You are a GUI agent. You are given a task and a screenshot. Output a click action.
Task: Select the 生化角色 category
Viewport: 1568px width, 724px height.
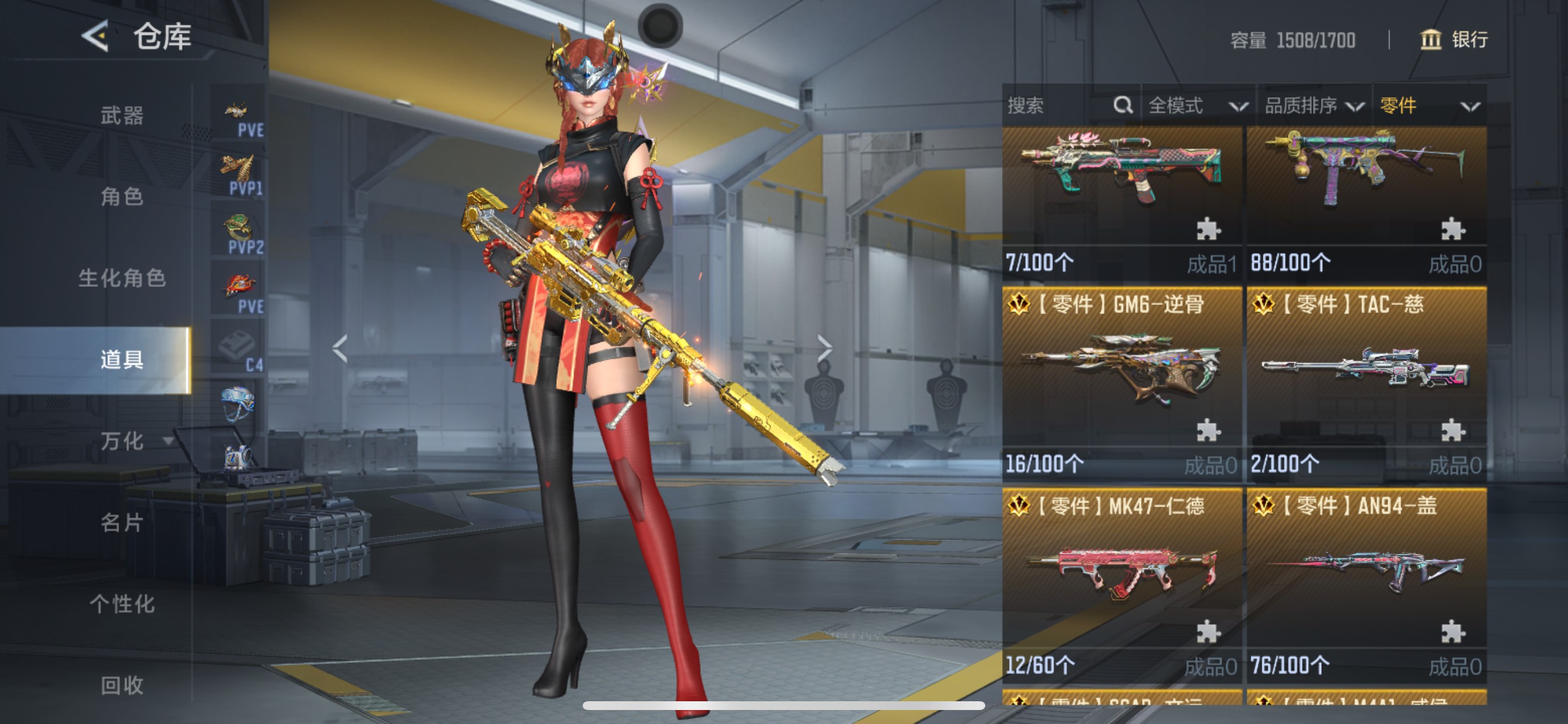click(x=122, y=278)
